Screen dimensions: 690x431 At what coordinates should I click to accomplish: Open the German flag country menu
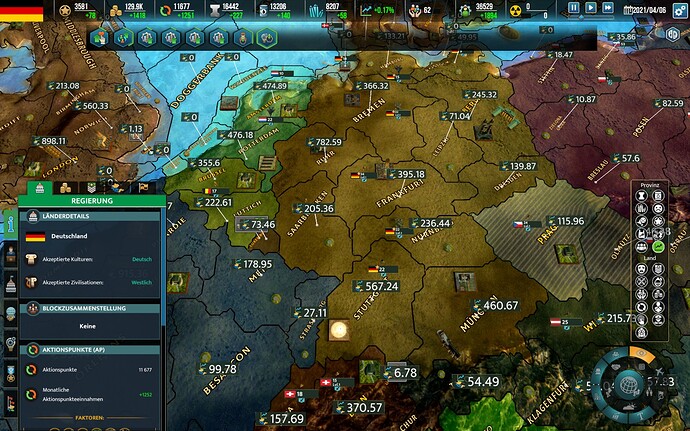(x=21, y=11)
